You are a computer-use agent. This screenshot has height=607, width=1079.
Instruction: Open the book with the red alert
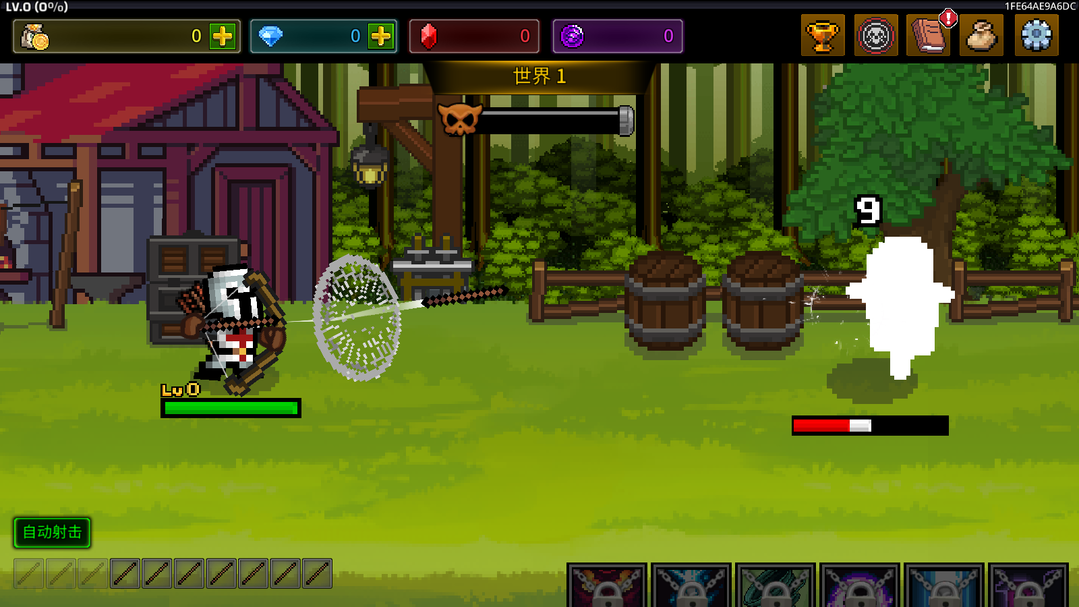[x=928, y=37]
